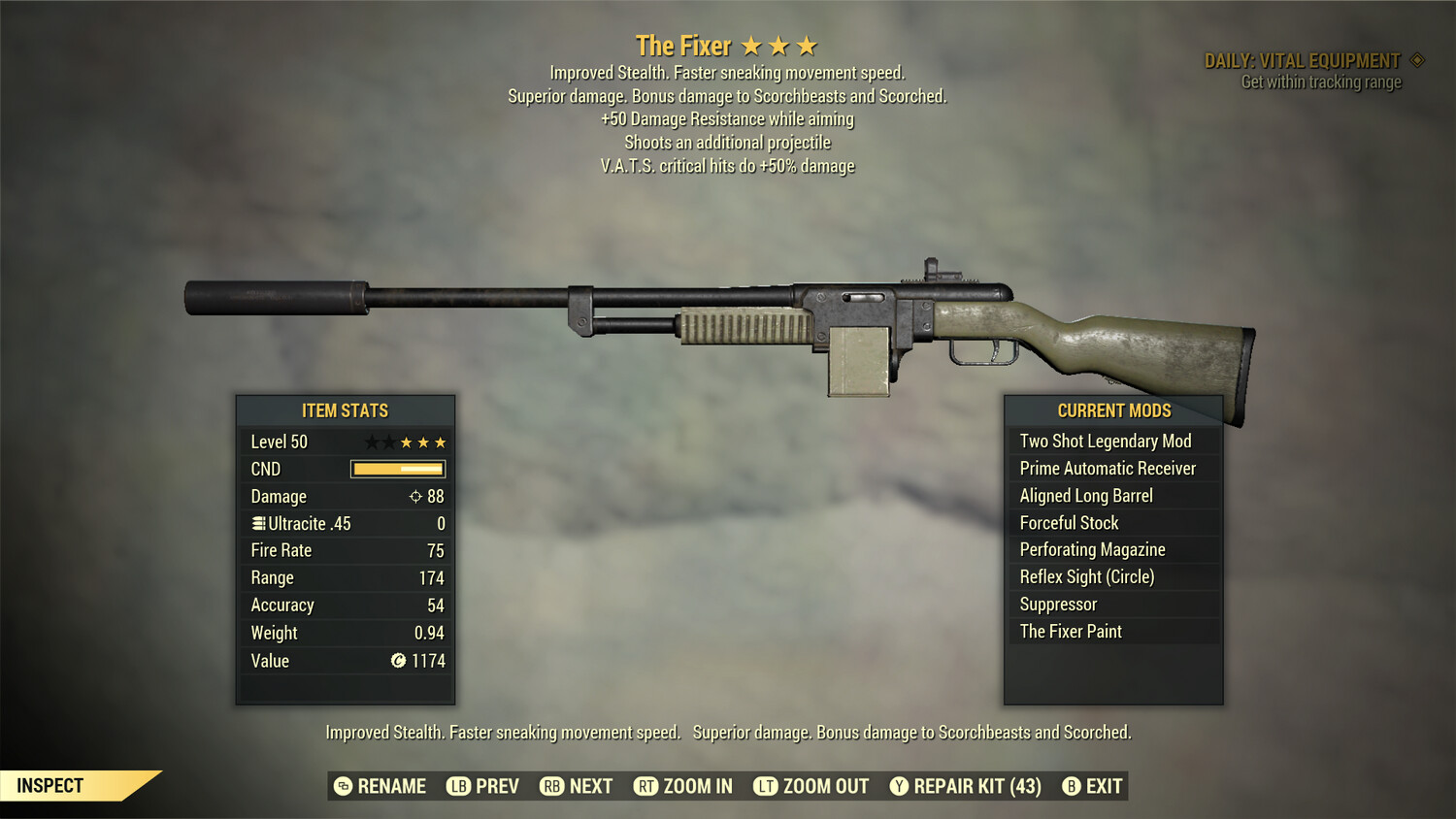Viewport: 1456px width, 819px height.
Task: Click the Rename button icon on the bottom bar
Action: pos(342,786)
